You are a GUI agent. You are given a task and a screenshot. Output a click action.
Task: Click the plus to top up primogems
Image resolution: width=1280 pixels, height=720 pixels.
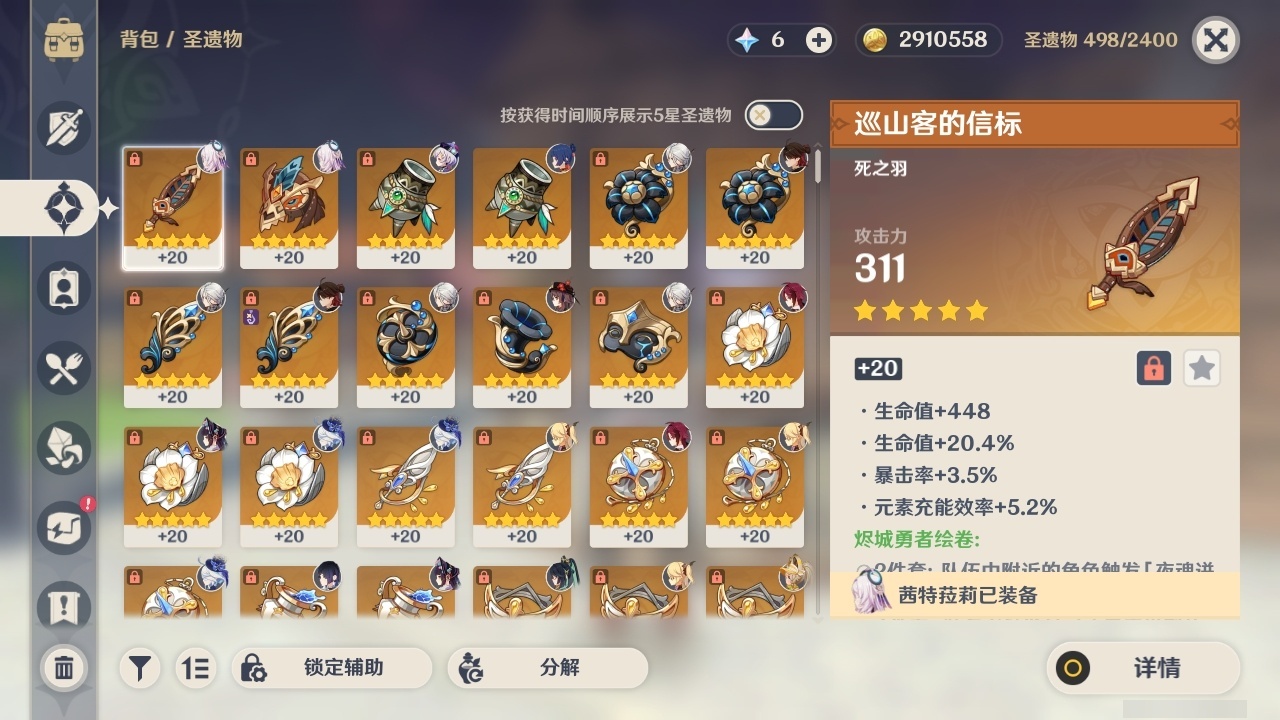pyautogui.click(x=820, y=40)
